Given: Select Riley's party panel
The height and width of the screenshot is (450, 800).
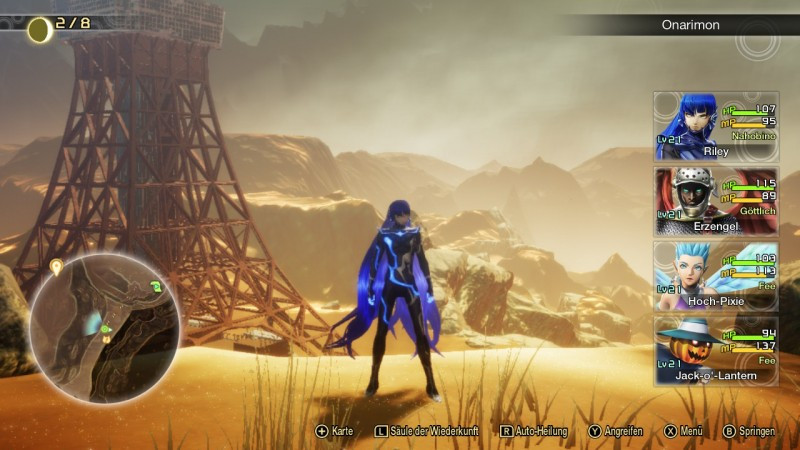Looking at the screenshot, I should pyautogui.click(x=716, y=127).
